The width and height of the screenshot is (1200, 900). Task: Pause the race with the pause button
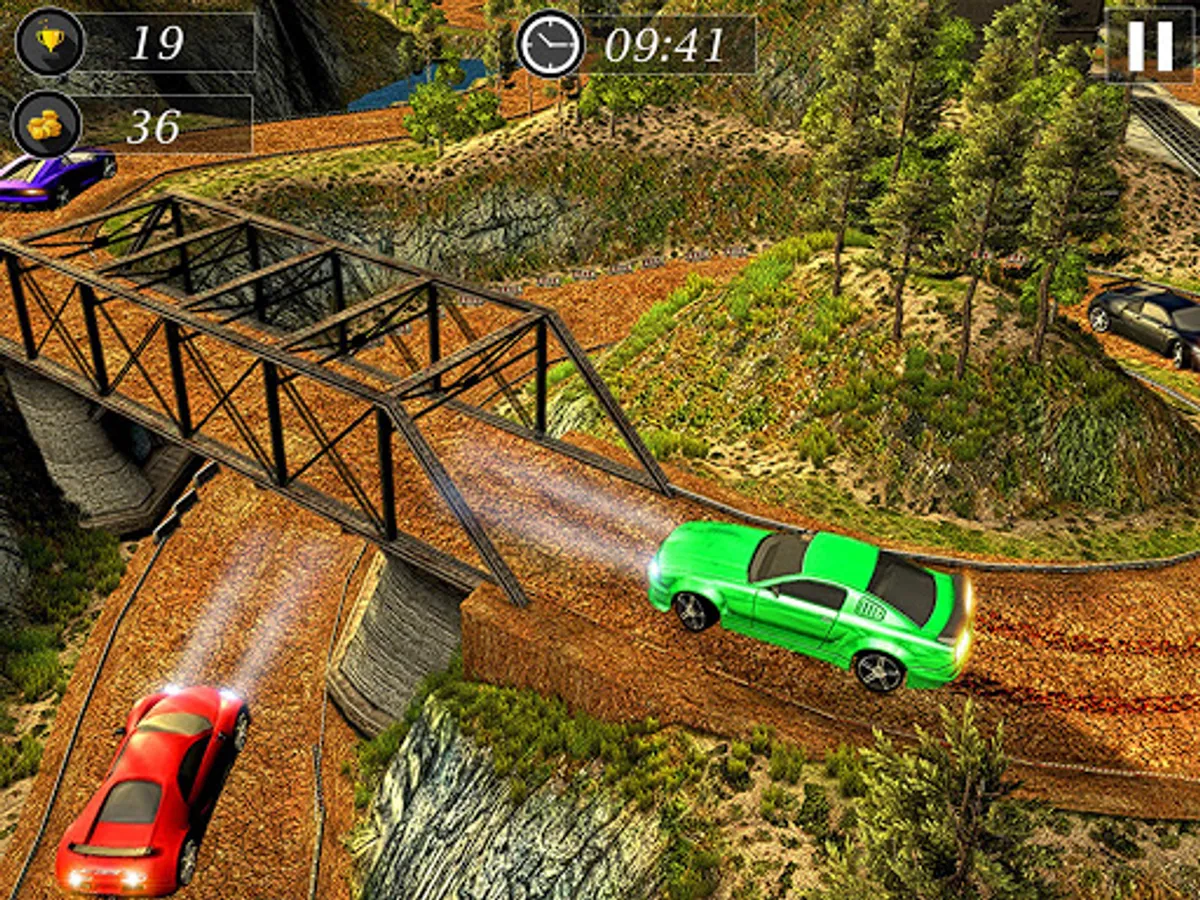[x=1150, y=46]
